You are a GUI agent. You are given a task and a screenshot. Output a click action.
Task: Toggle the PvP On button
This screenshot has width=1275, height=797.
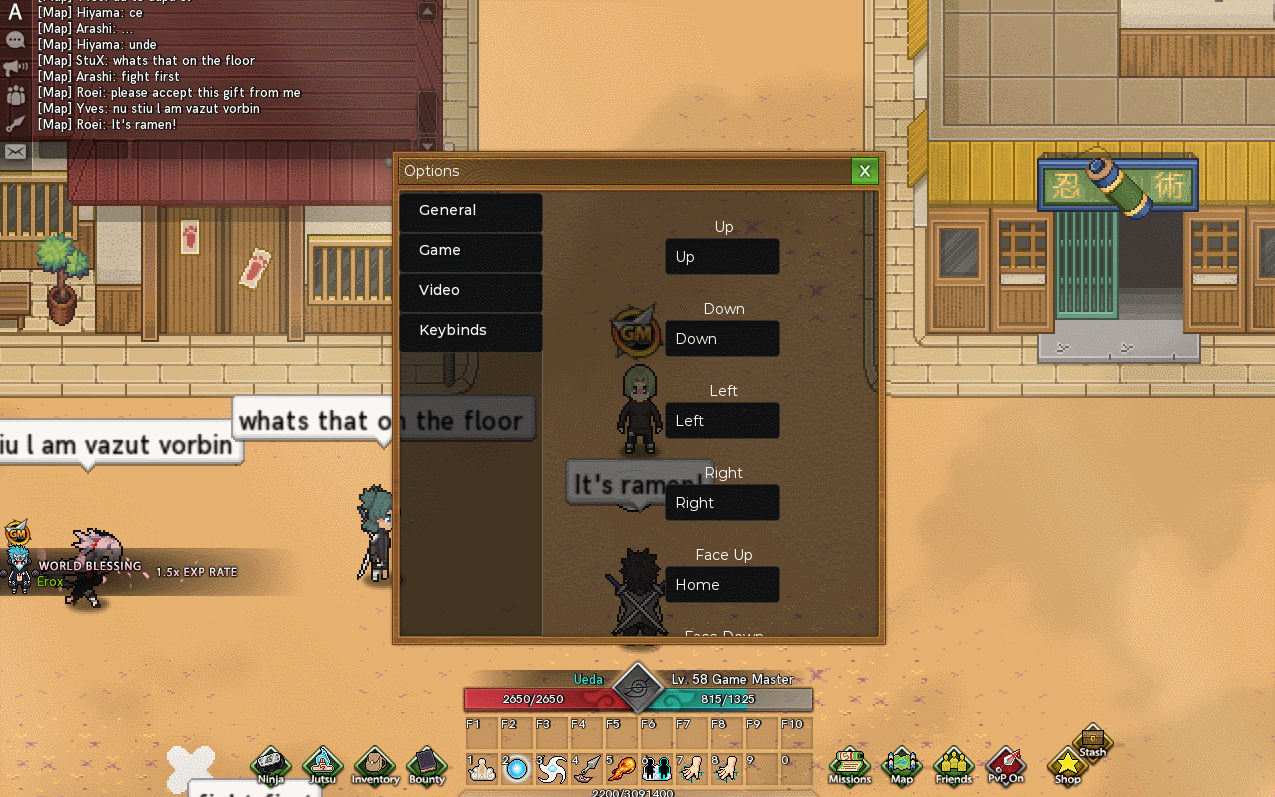[x=1006, y=765]
